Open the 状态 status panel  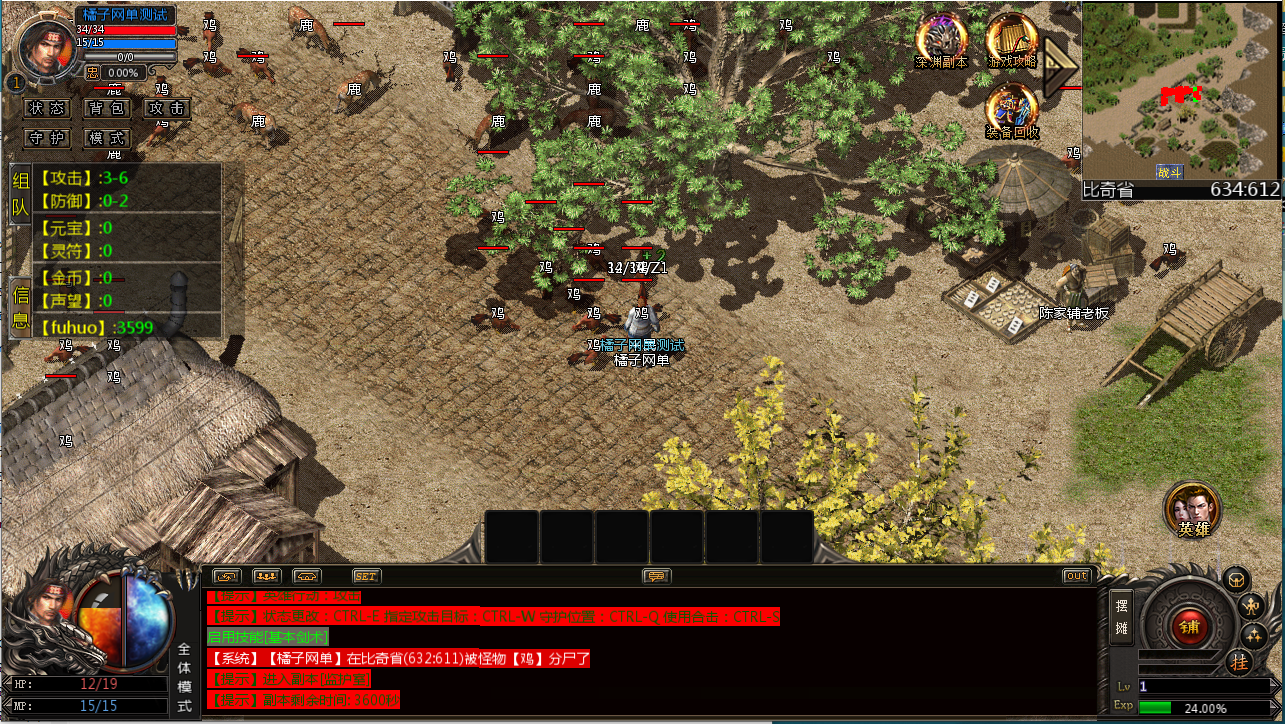tap(47, 108)
